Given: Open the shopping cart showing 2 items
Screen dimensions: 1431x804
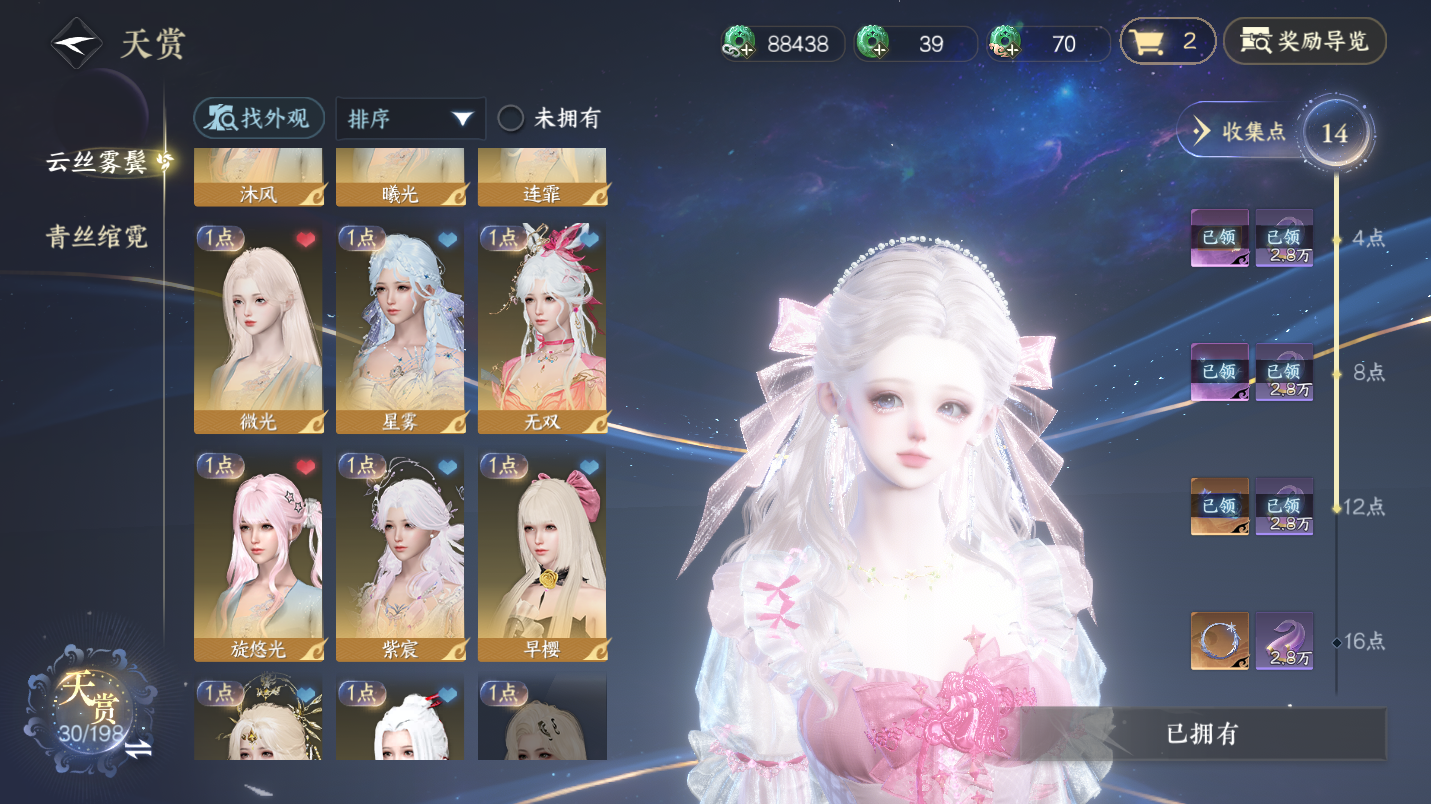Looking at the screenshot, I should click(1166, 42).
